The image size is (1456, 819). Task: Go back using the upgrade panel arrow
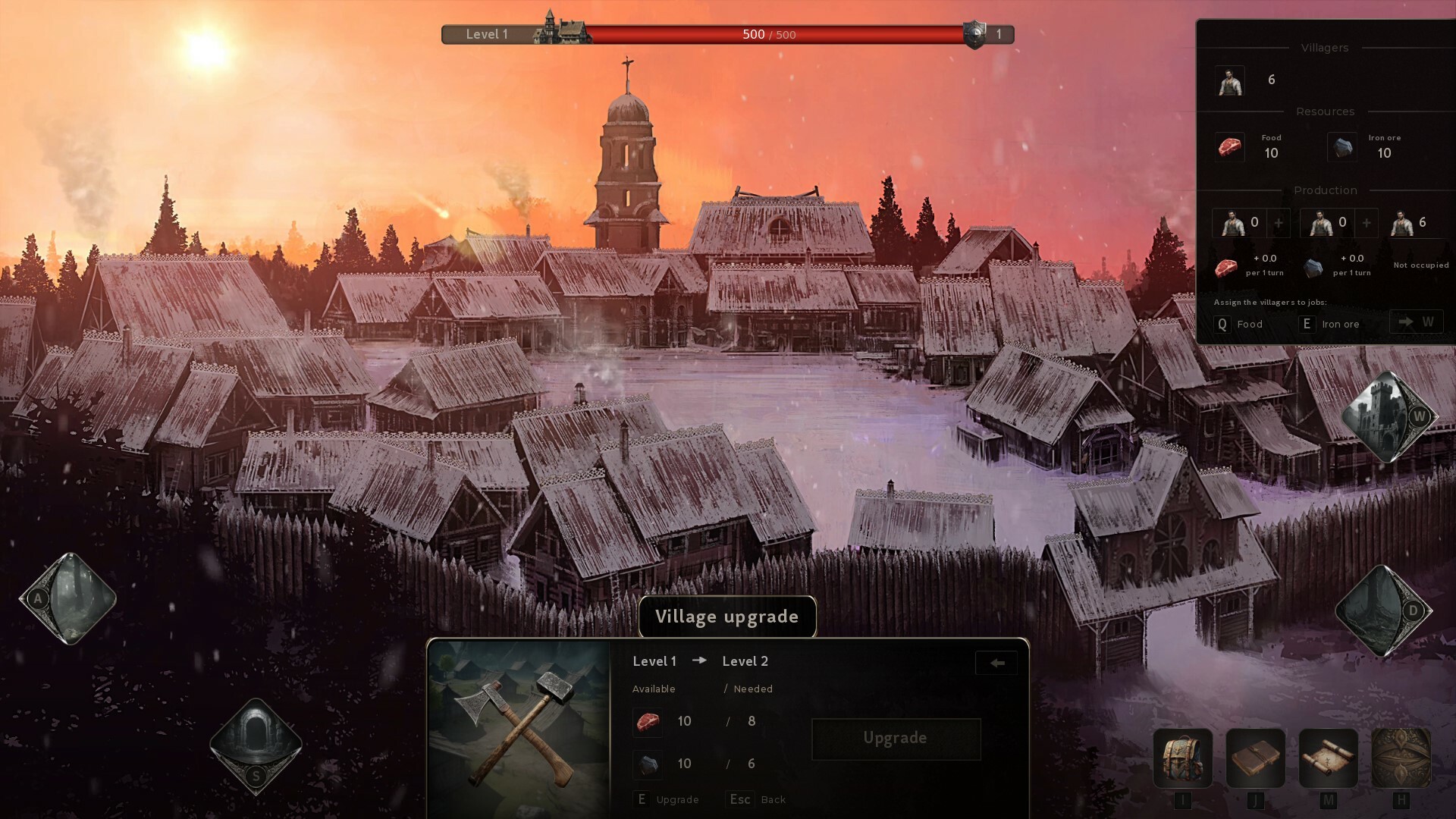[x=996, y=663]
